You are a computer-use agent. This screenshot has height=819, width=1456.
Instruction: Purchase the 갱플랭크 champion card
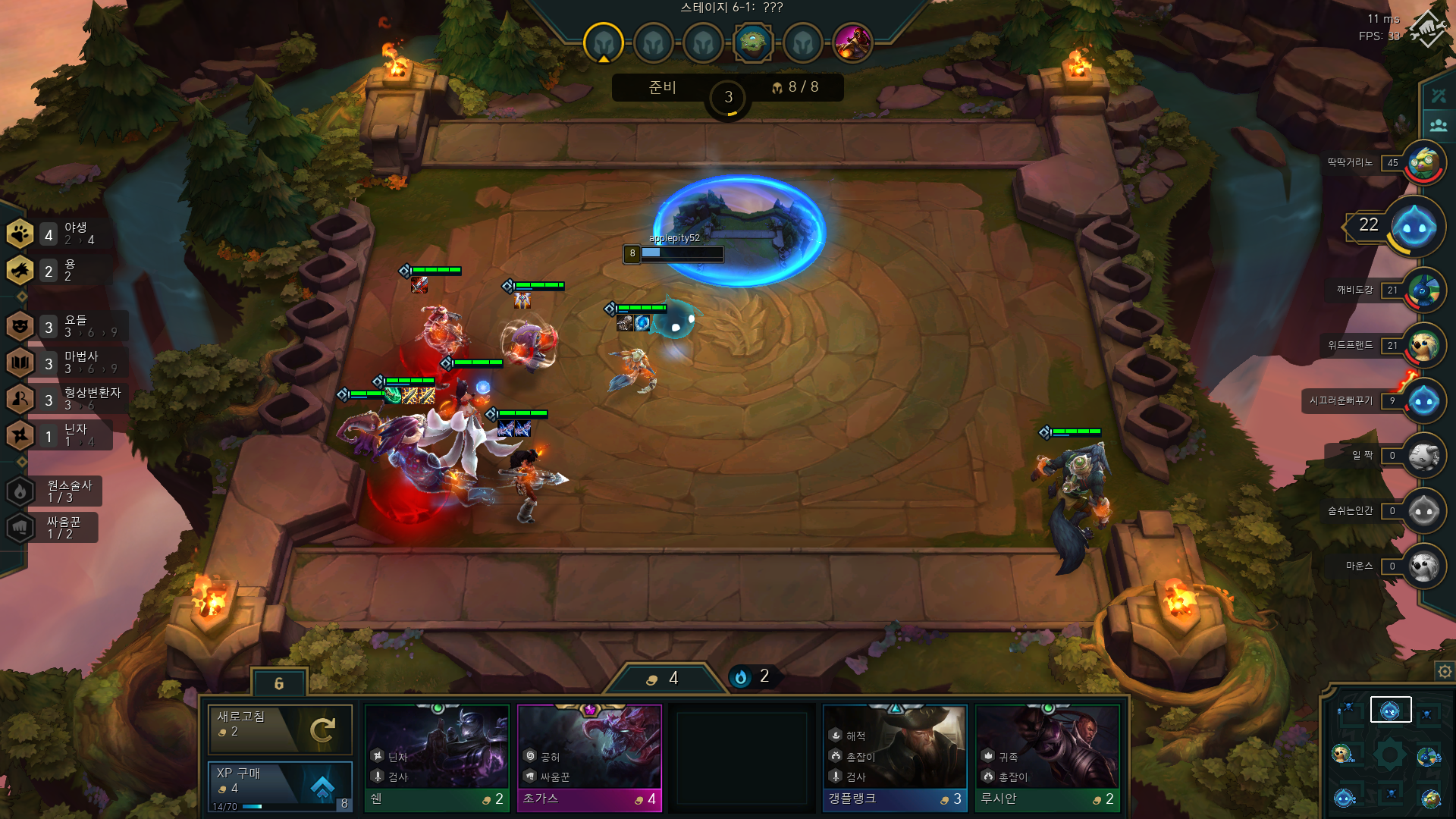895,758
